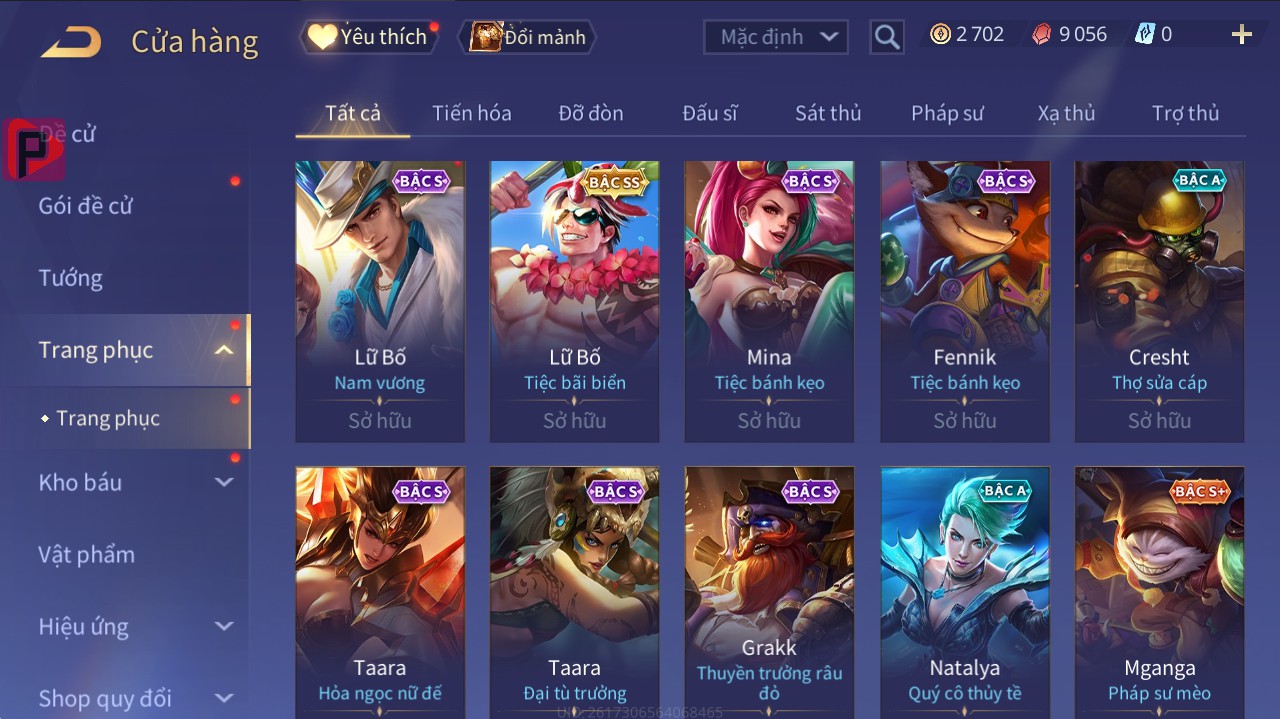This screenshot has width=1280, height=719.
Task: Add currency with the plus button
Action: pyautogui.click(x=1241, y=36)
